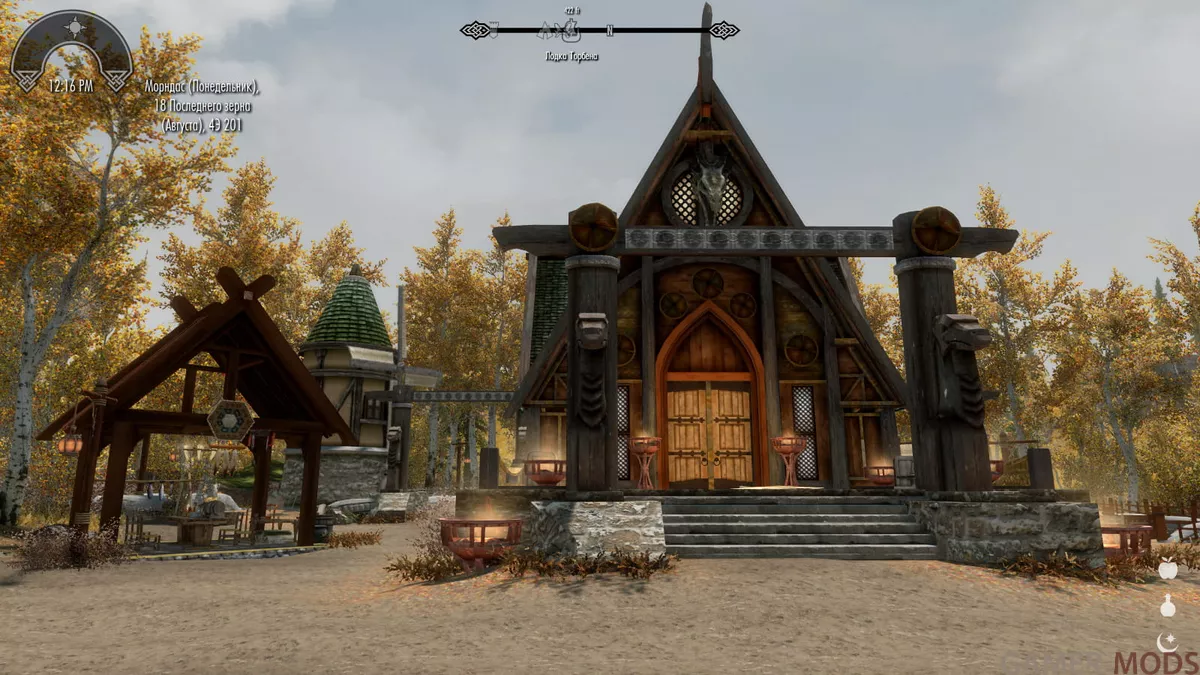Select the apple hunger status icon
Viewport: 1200px width, 675px height.
click(x=1167, y=569)
